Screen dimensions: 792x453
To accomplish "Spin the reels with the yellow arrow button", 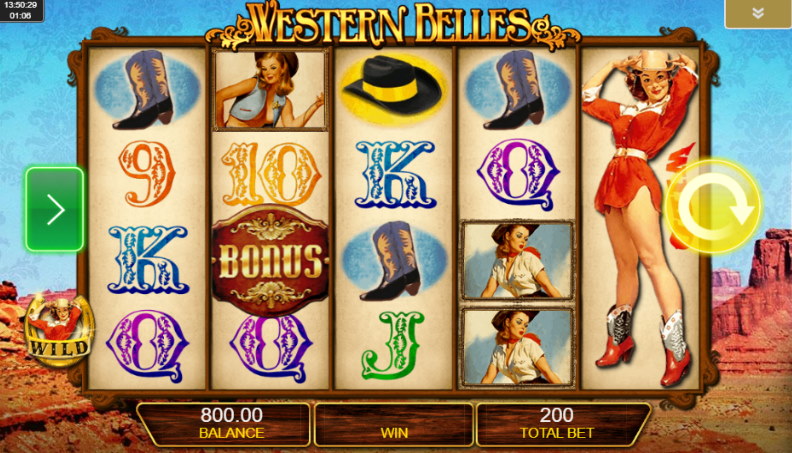I will click(713, 208).
